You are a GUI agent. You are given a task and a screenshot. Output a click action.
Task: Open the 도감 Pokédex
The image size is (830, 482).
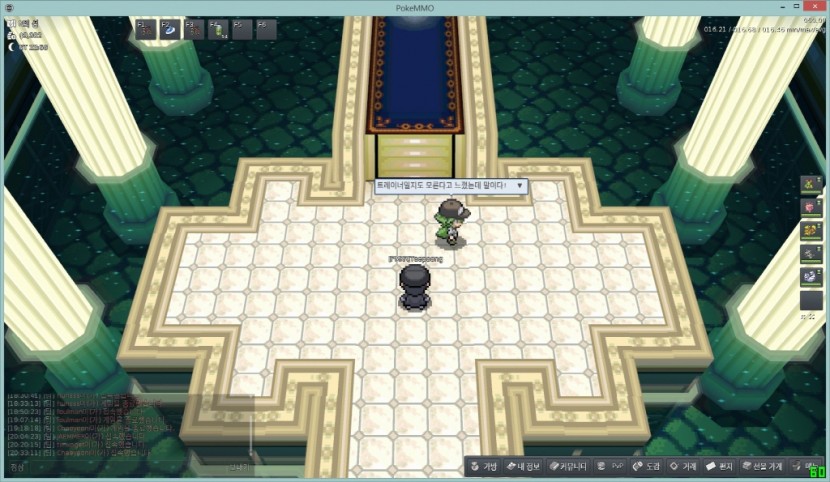[x=646, y=467]
